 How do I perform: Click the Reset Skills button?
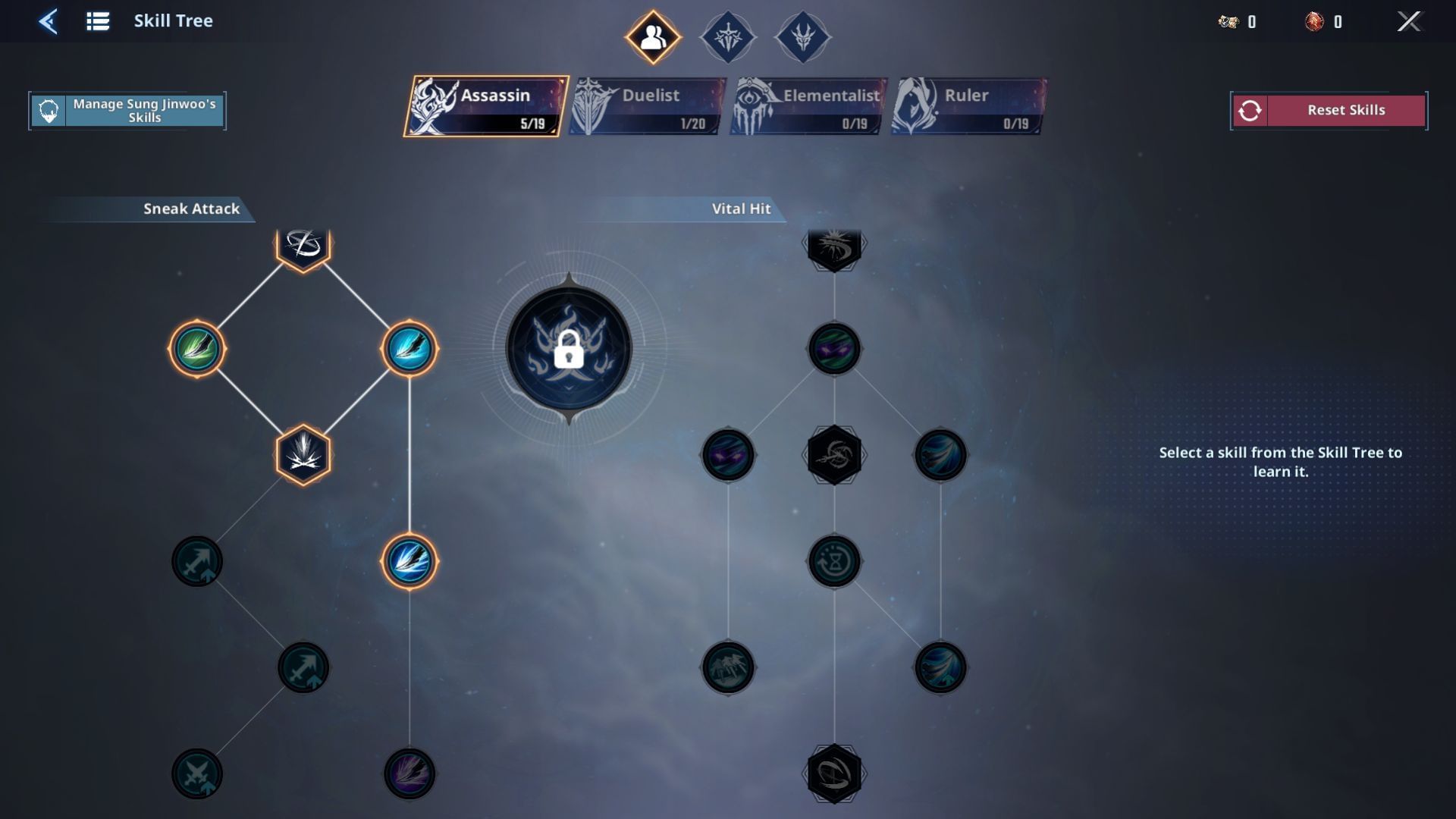1328,110
